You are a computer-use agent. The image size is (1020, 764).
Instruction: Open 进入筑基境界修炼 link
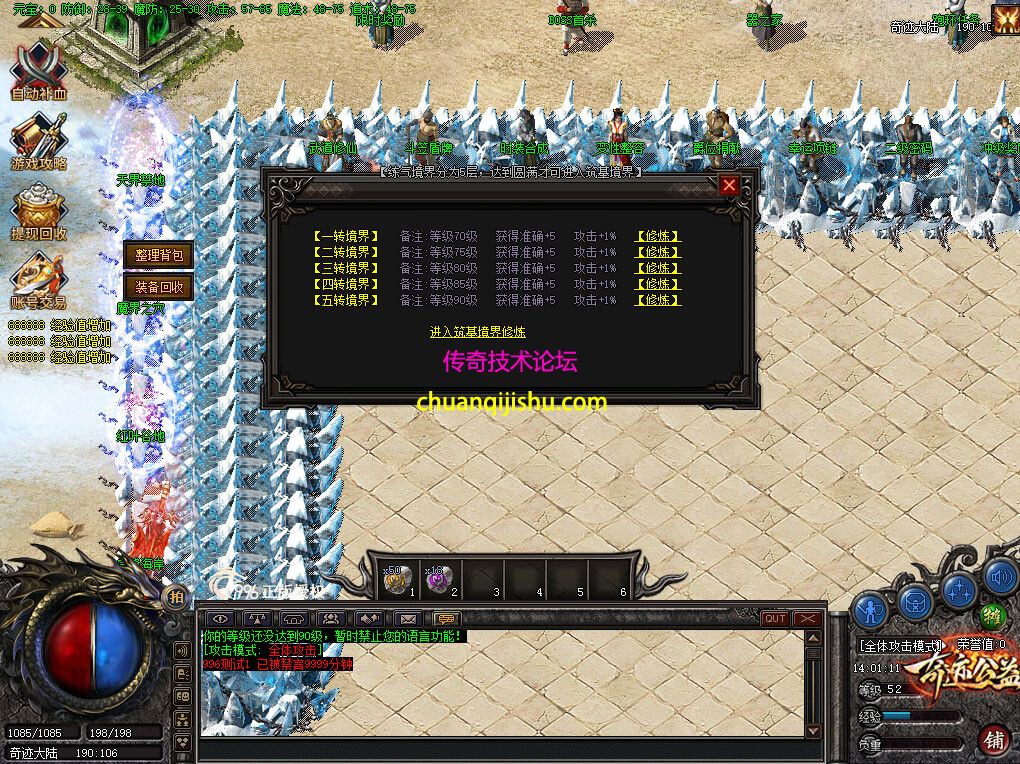[x=477, y=332]
